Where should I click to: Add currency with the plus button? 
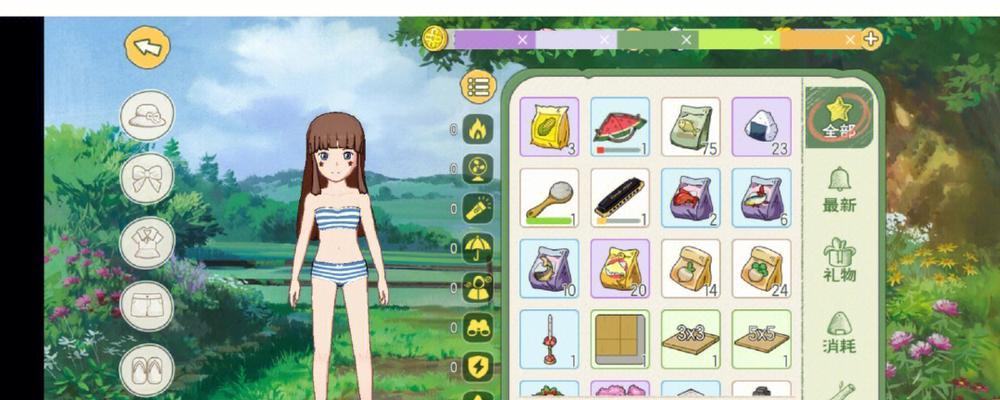click(872, 39)
